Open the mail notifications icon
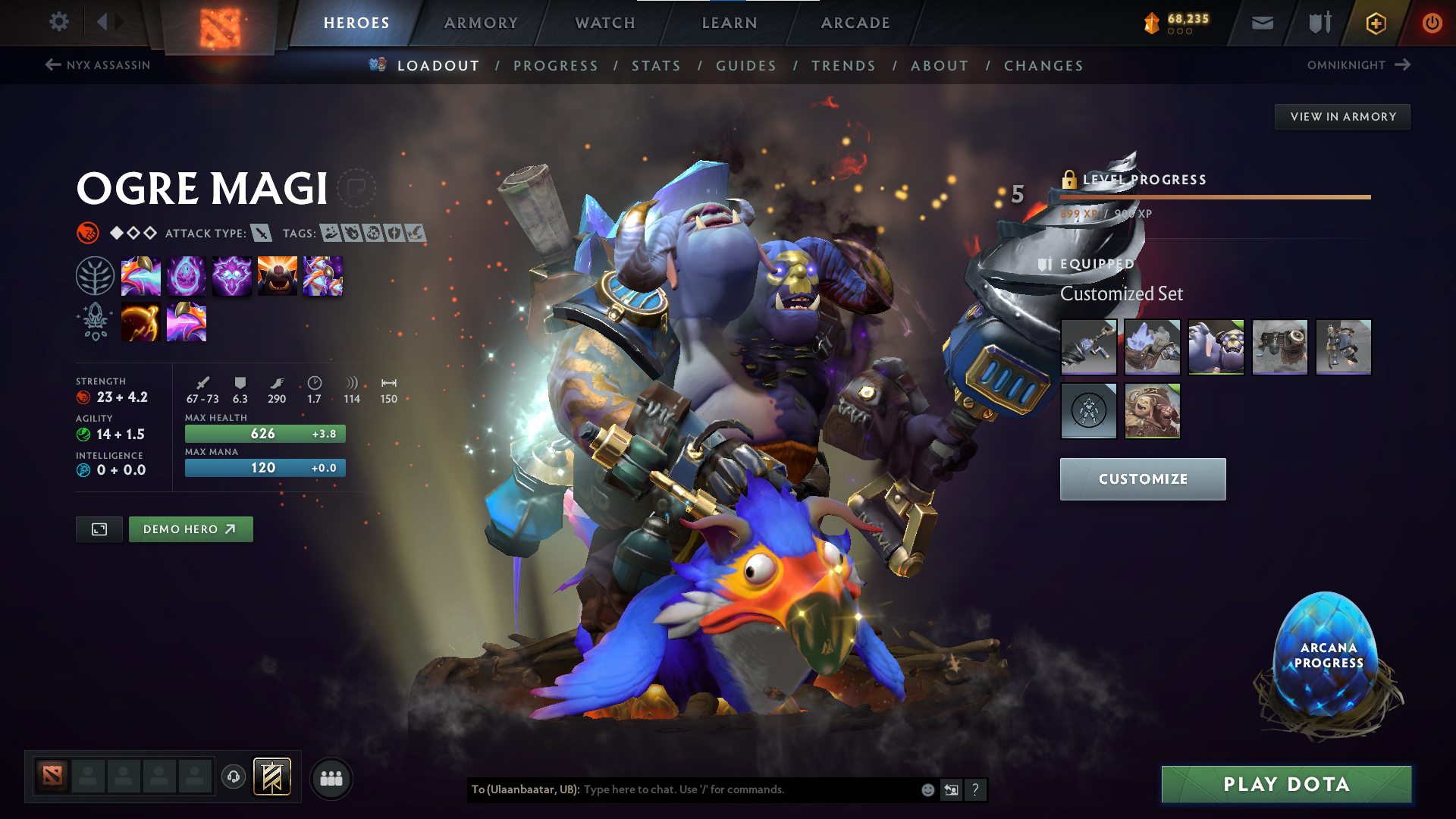Viewport: 1456px width, 819px height. point(1262,23)
